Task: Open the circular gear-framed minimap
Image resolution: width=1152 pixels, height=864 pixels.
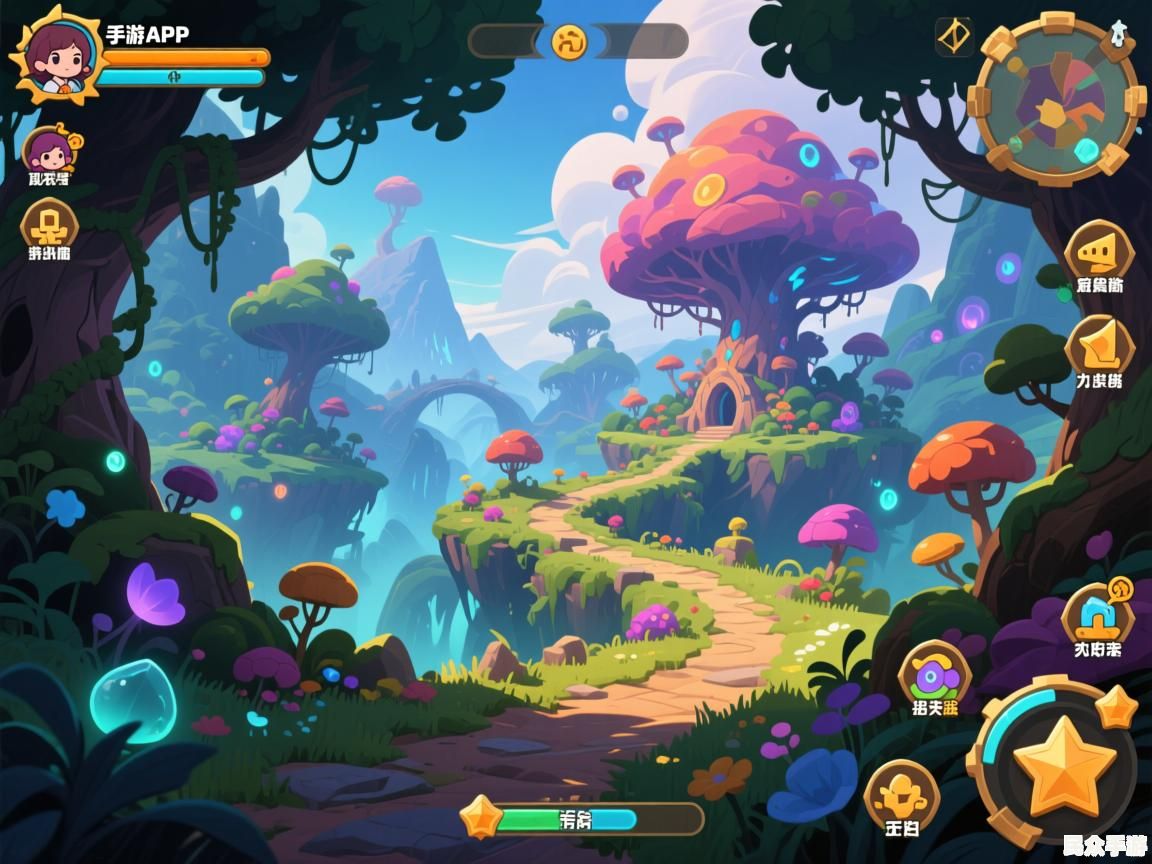Action: tap(1056, 99)
